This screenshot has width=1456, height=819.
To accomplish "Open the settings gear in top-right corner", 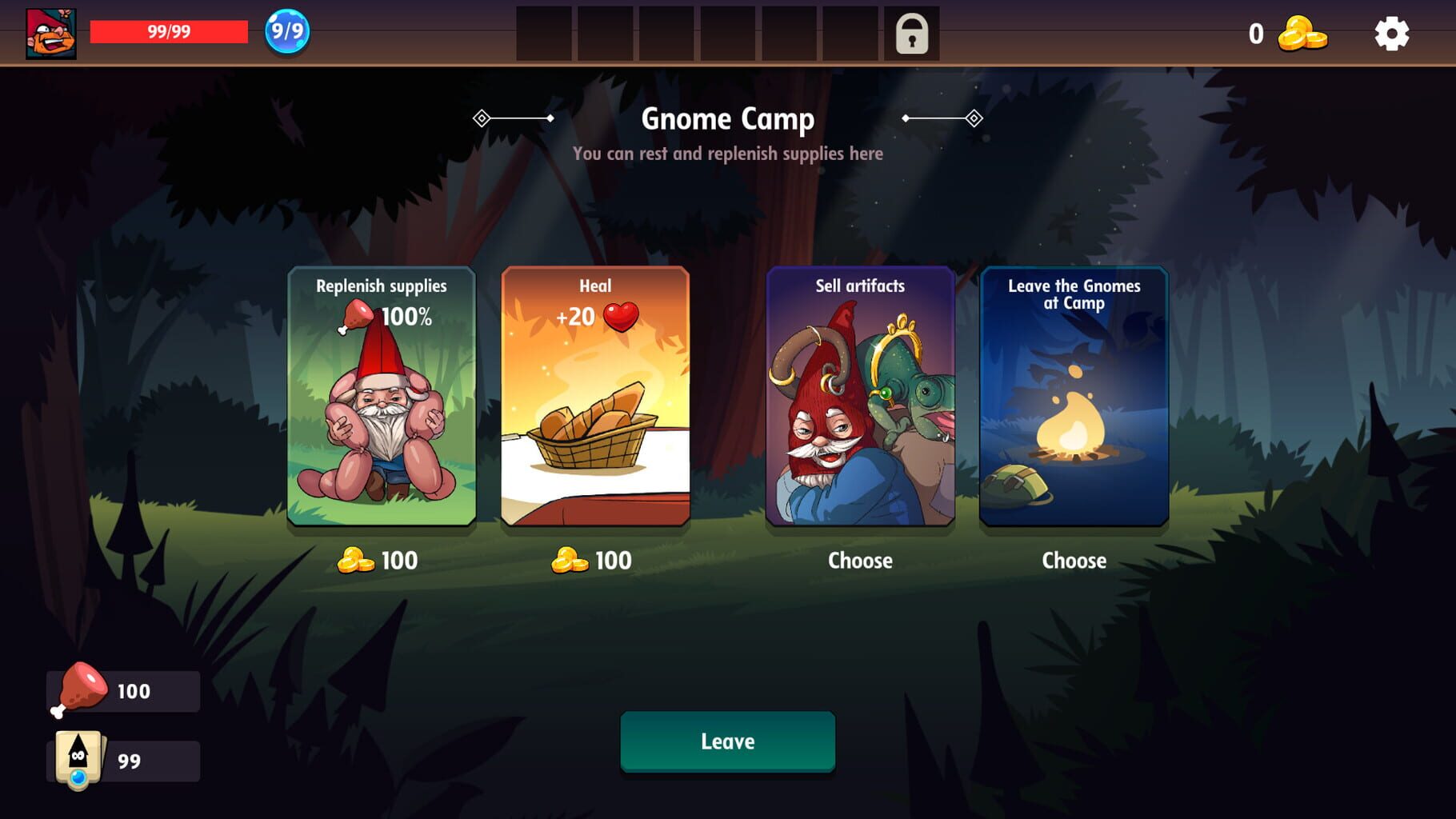I will (1393, 35).
